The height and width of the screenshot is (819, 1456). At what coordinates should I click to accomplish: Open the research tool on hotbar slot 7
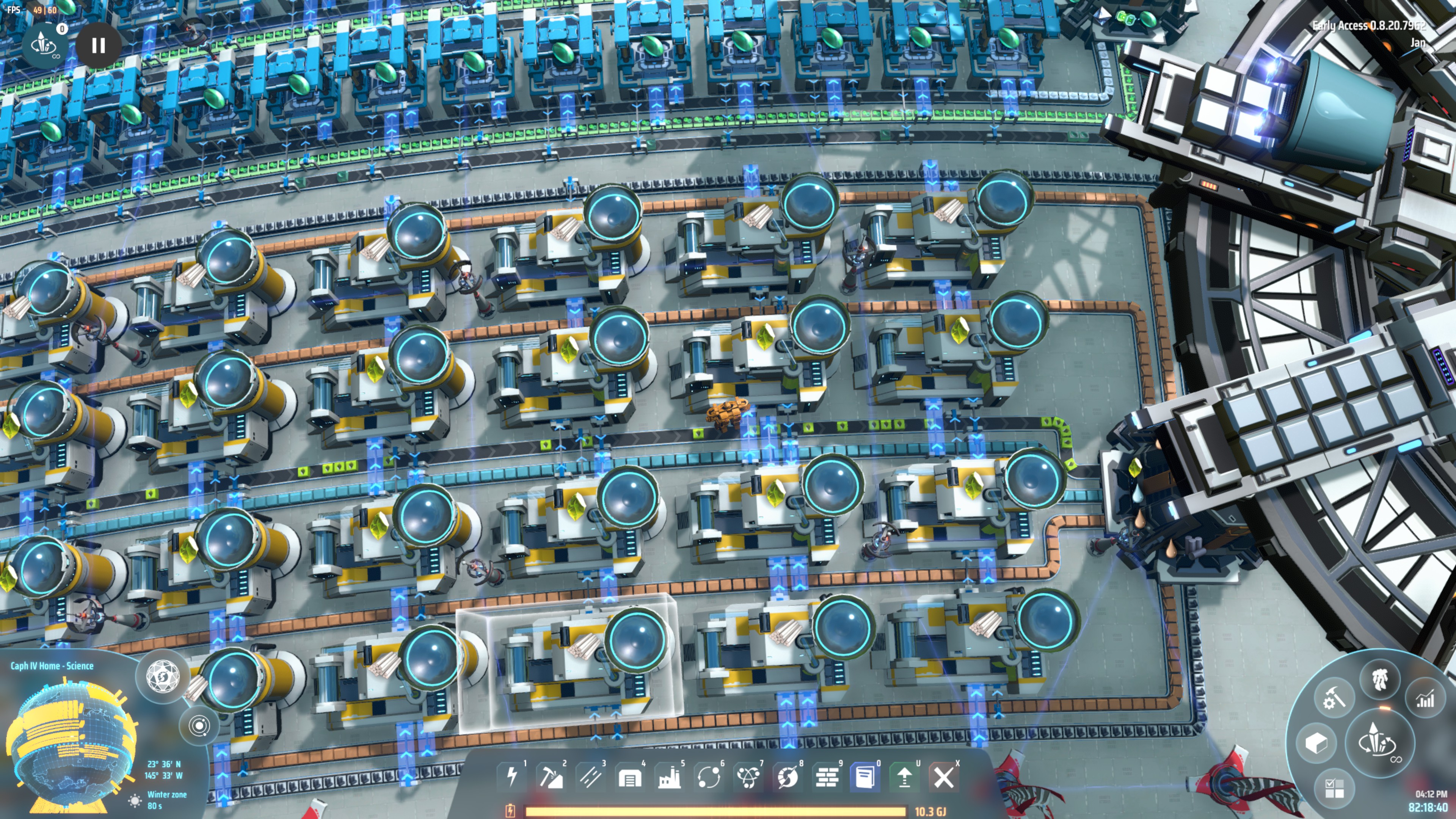pyautogui.click(x=748, y=777)
